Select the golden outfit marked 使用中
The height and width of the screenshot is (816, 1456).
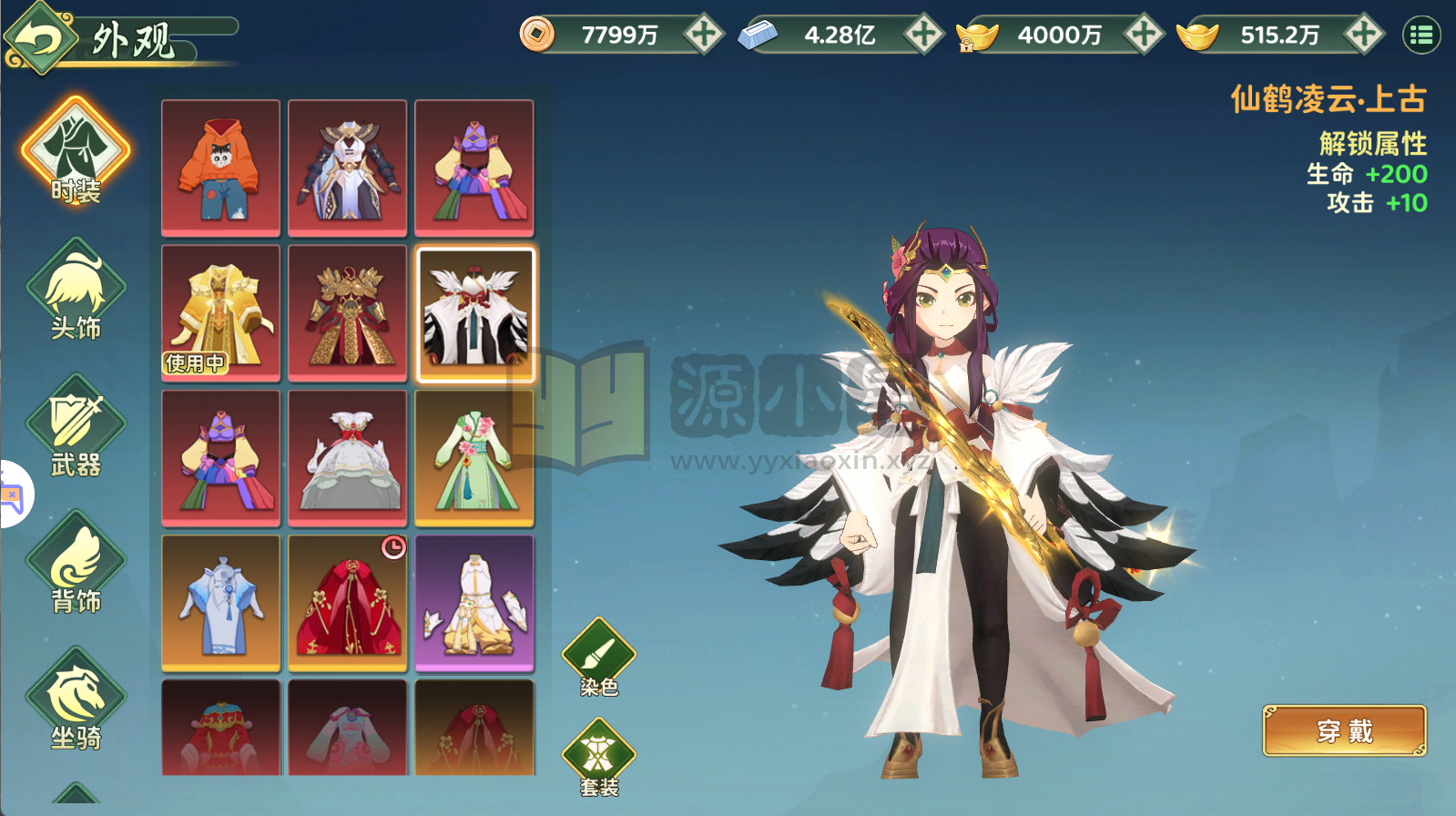(x=220, y=313)
